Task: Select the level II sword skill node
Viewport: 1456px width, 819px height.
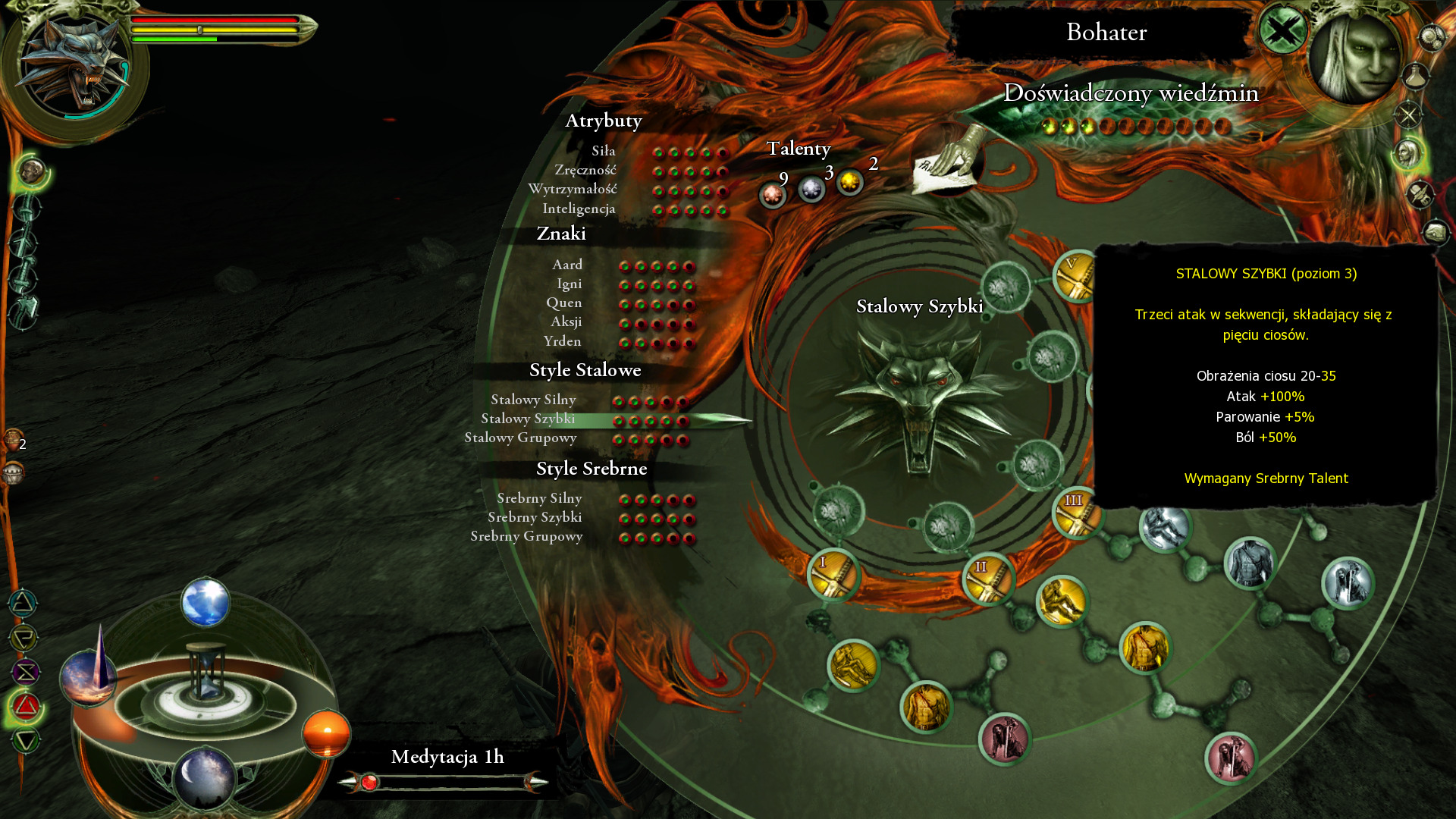Action: click(x=988, y=579)
